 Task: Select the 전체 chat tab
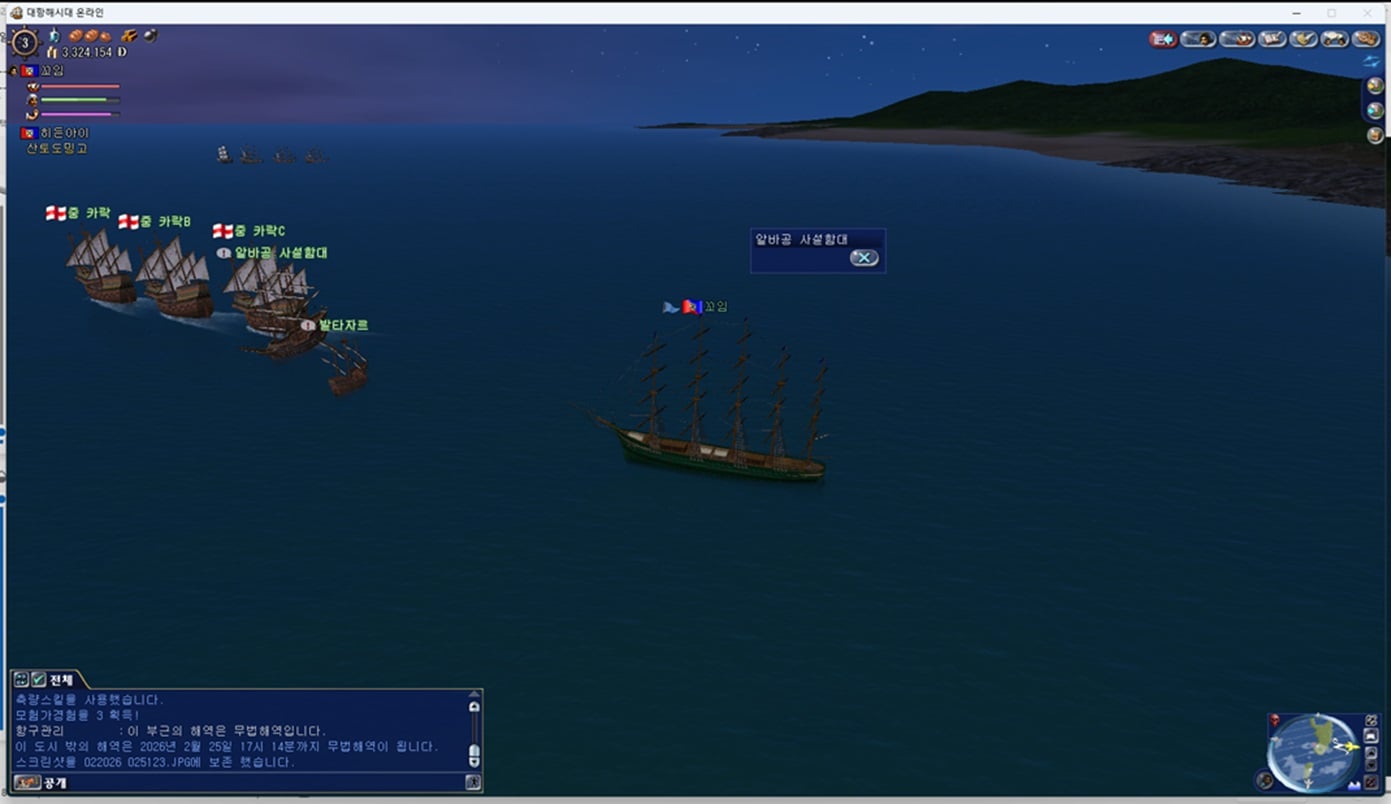point(61,680)
